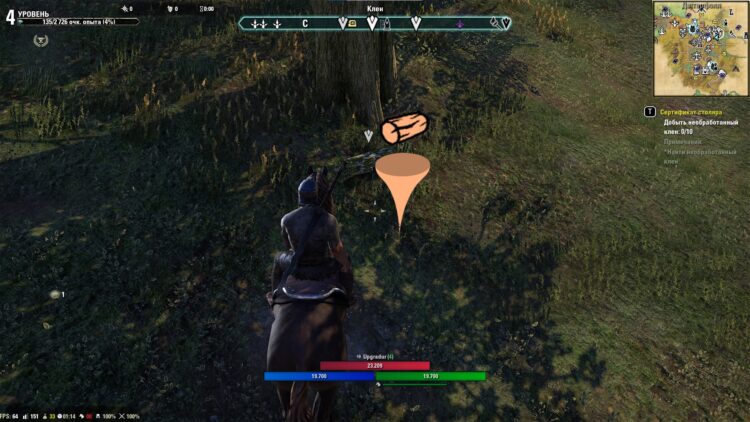Open the minimap in the corner

[700, 46]
